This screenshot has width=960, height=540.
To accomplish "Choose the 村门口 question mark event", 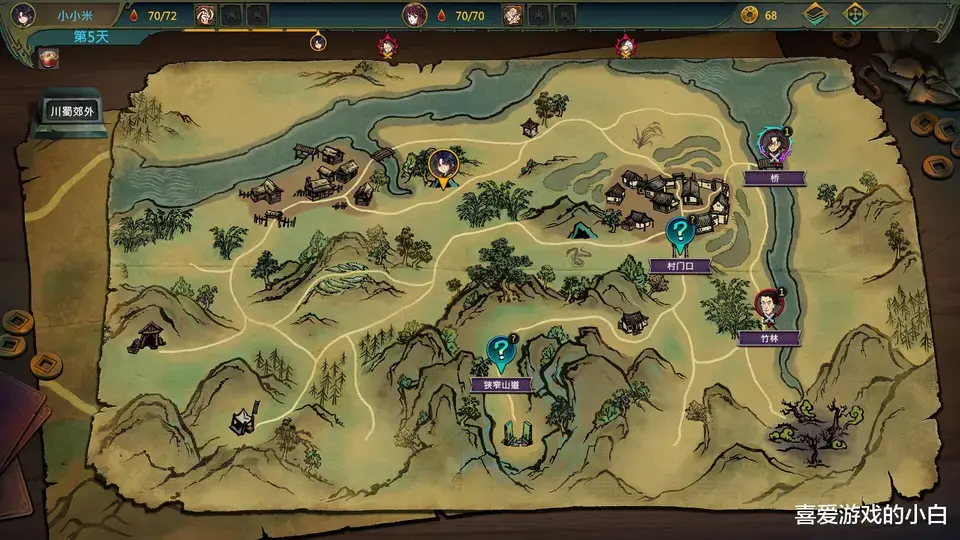I will [x=681, y=234].
